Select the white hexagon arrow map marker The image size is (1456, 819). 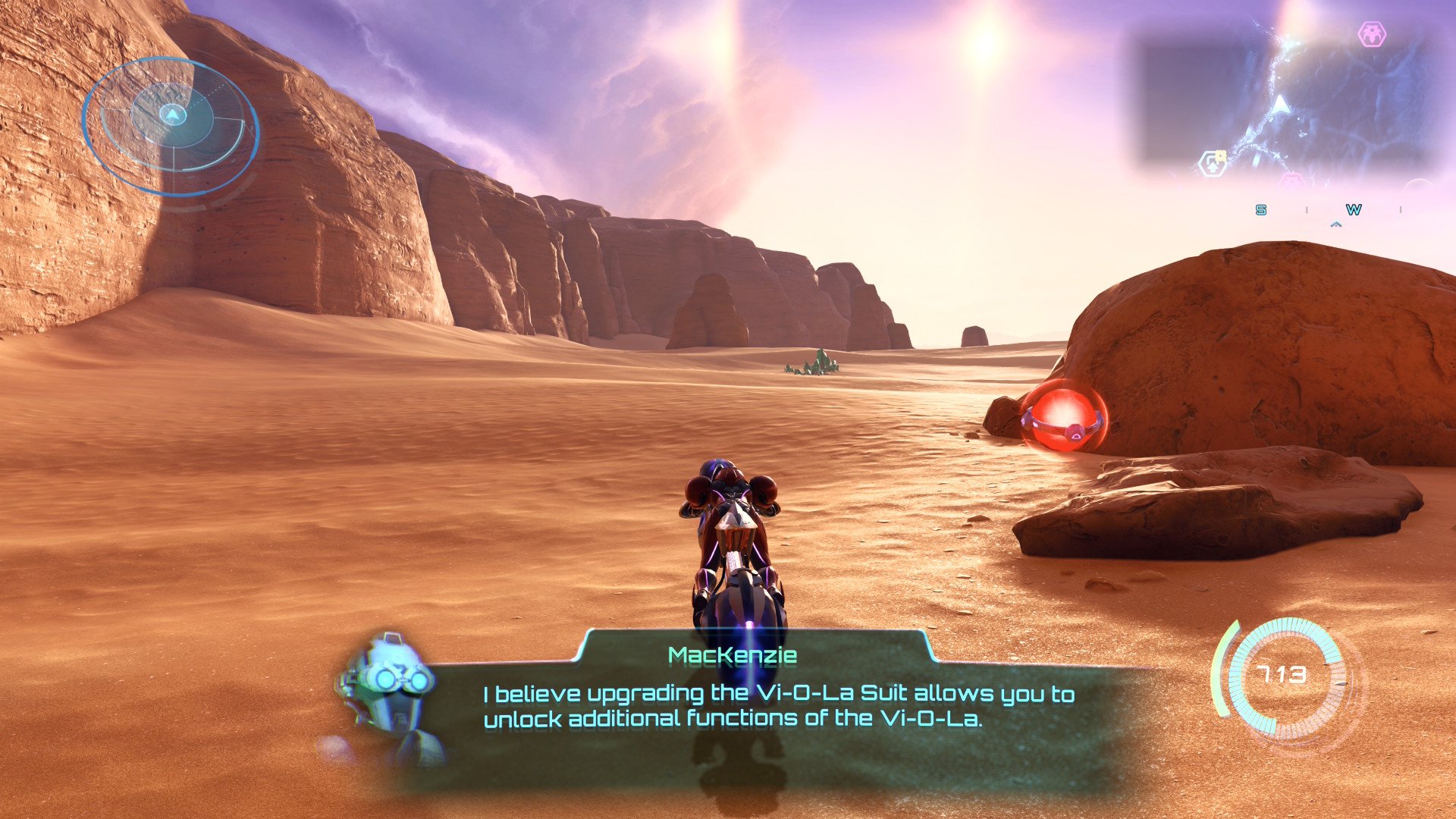tap(1212, 163)
